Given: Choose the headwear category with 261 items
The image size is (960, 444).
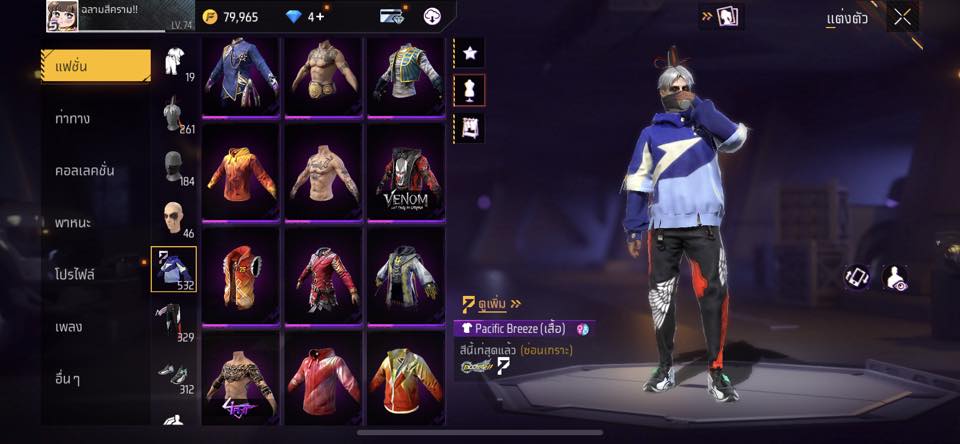Looking at the screenshot, I should 174,115.
